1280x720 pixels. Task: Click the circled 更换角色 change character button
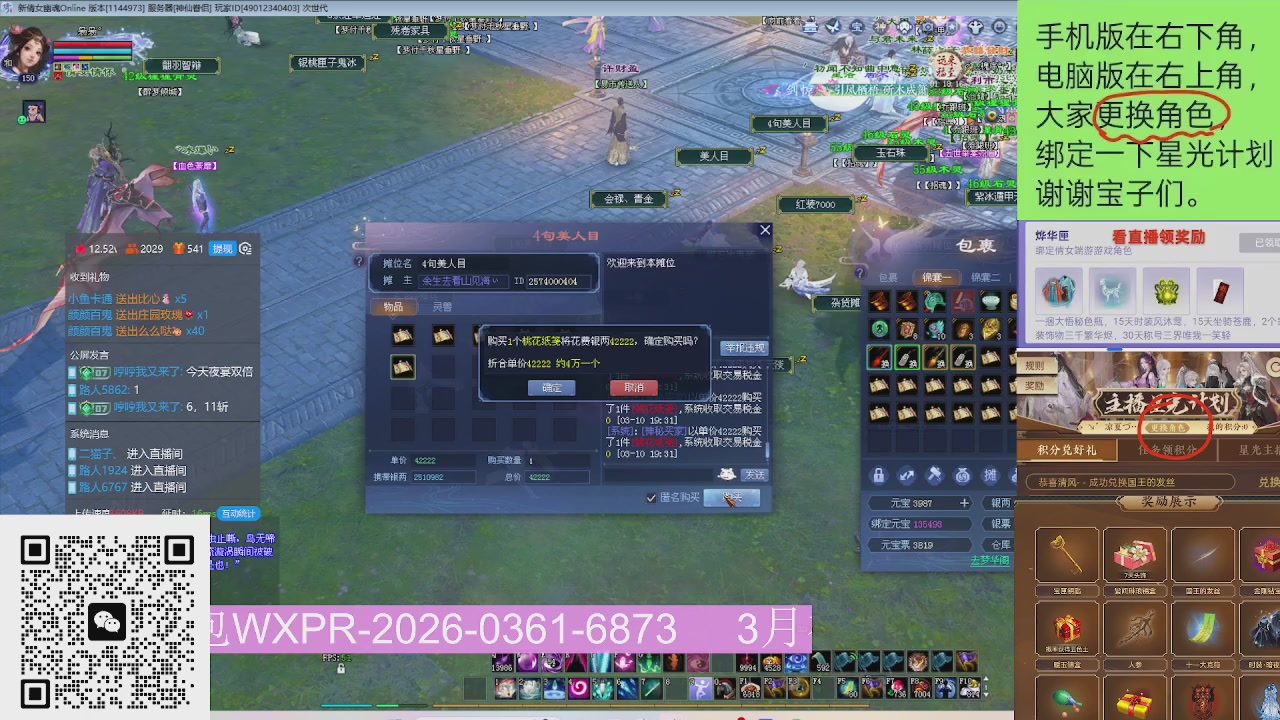click(x=1169, y=427)
